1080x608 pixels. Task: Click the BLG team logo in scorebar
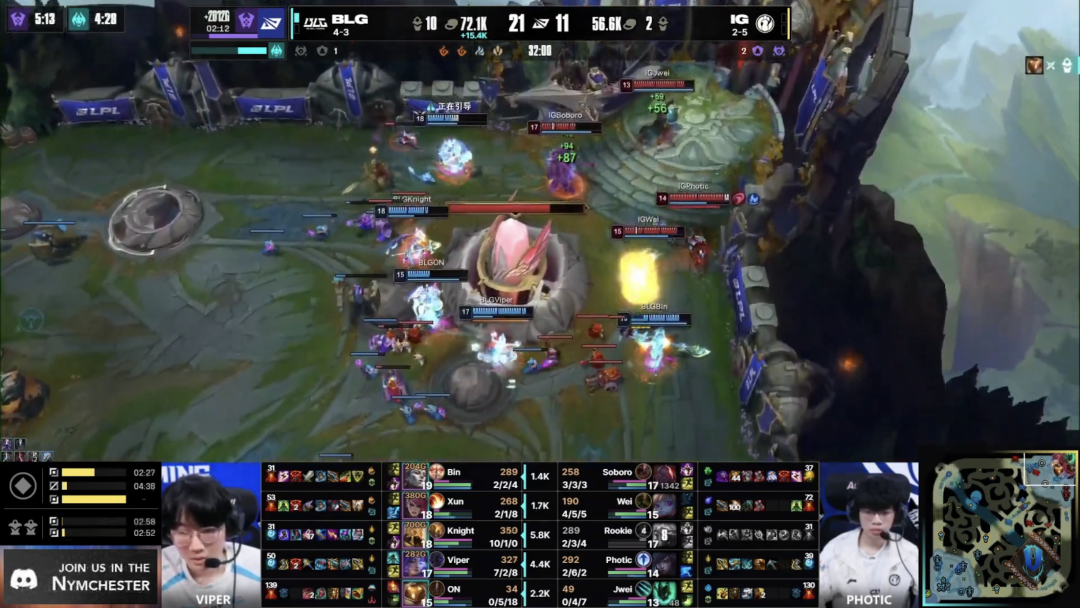click(x=316, y=21)
